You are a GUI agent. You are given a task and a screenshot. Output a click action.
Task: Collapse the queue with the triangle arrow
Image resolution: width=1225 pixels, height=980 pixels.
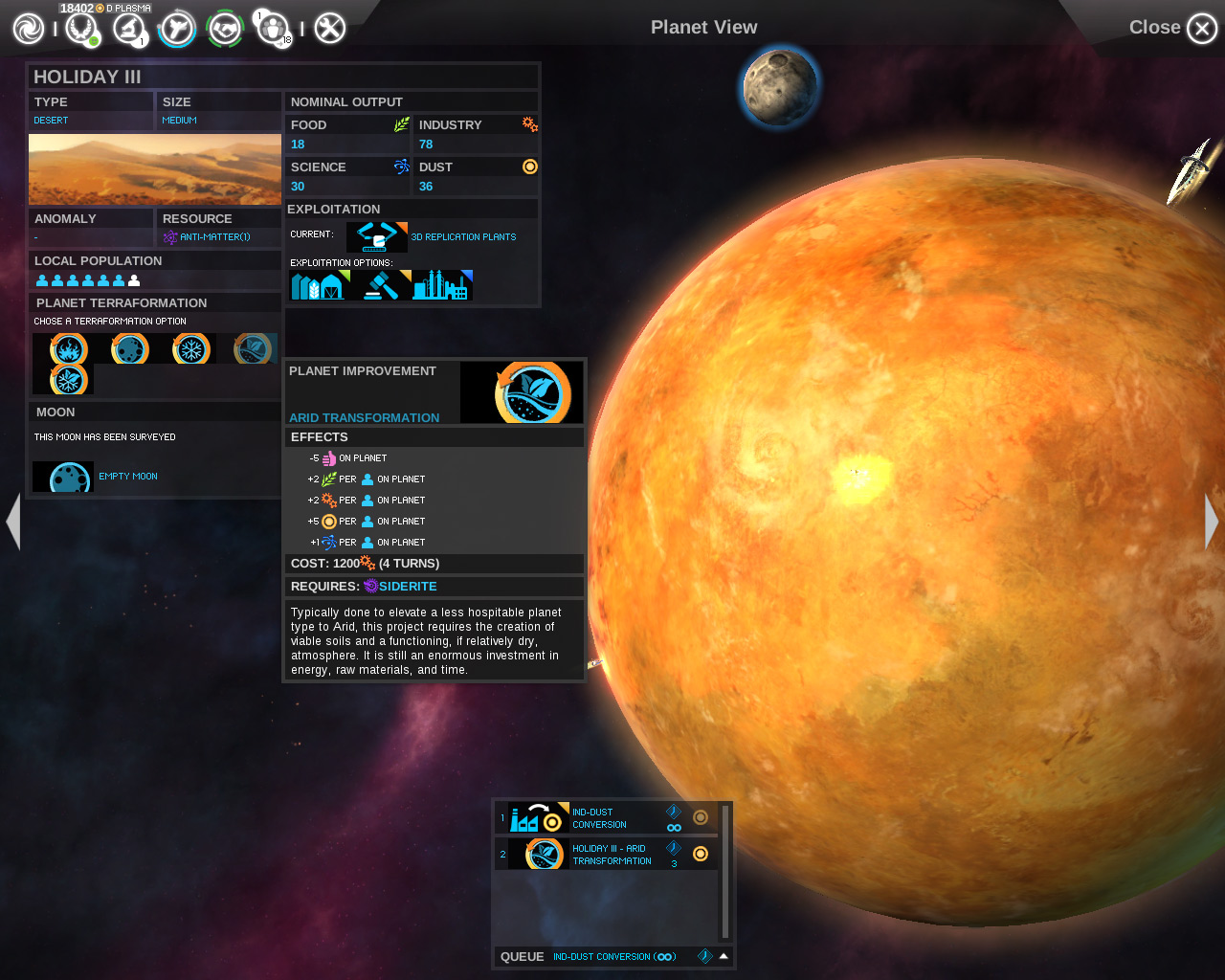(x=724, y=956)
